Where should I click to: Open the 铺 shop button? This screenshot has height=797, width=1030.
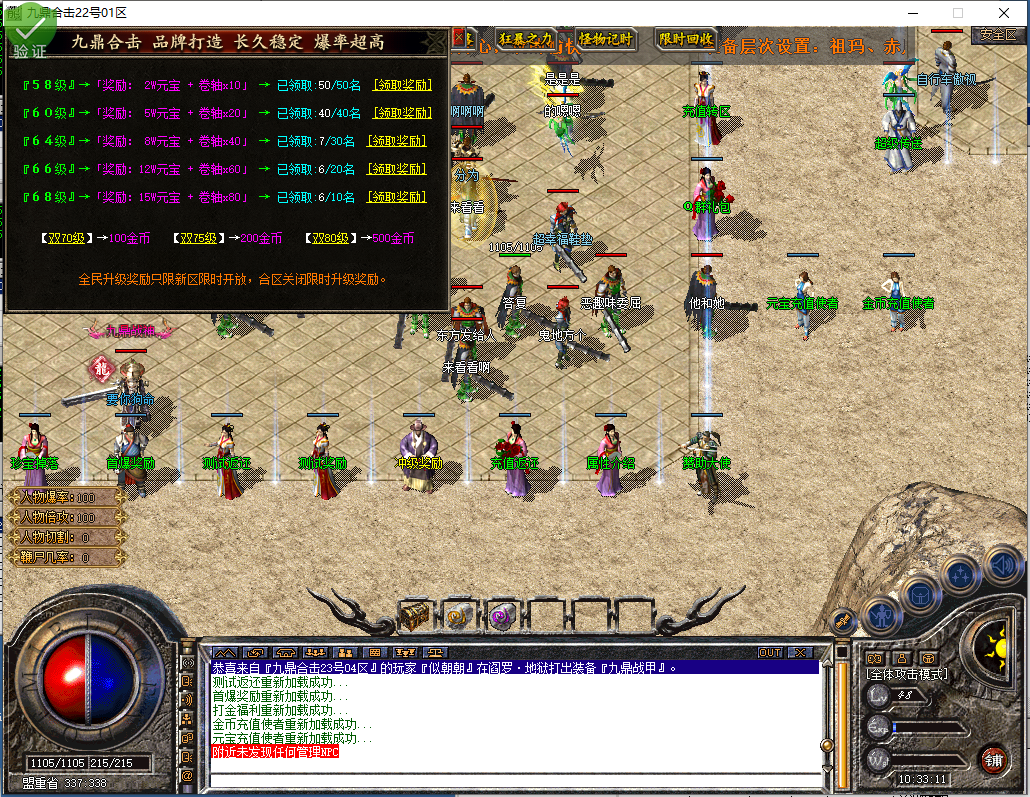pos(992,759)
